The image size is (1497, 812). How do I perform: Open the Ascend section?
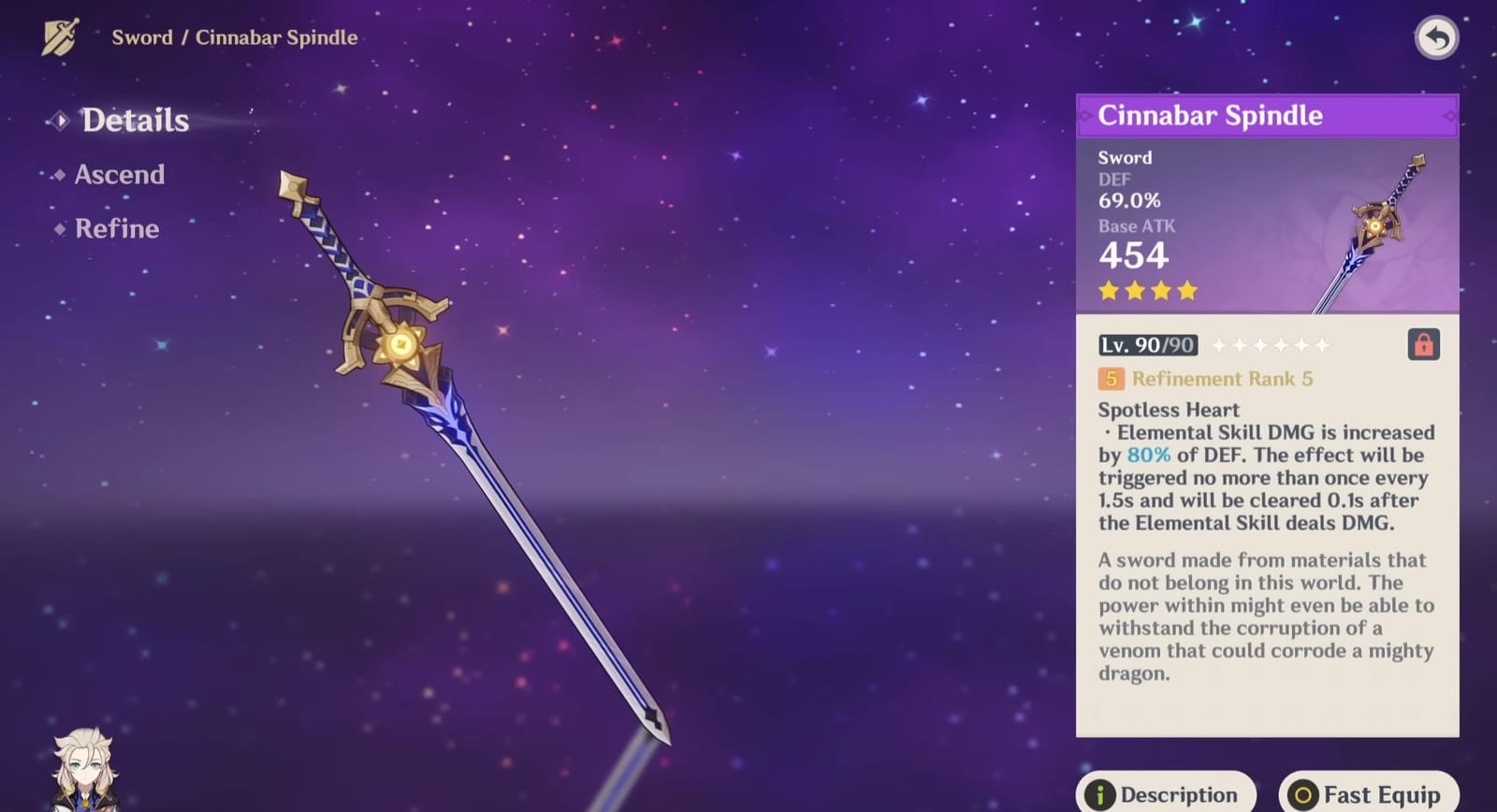click(120, 174)
